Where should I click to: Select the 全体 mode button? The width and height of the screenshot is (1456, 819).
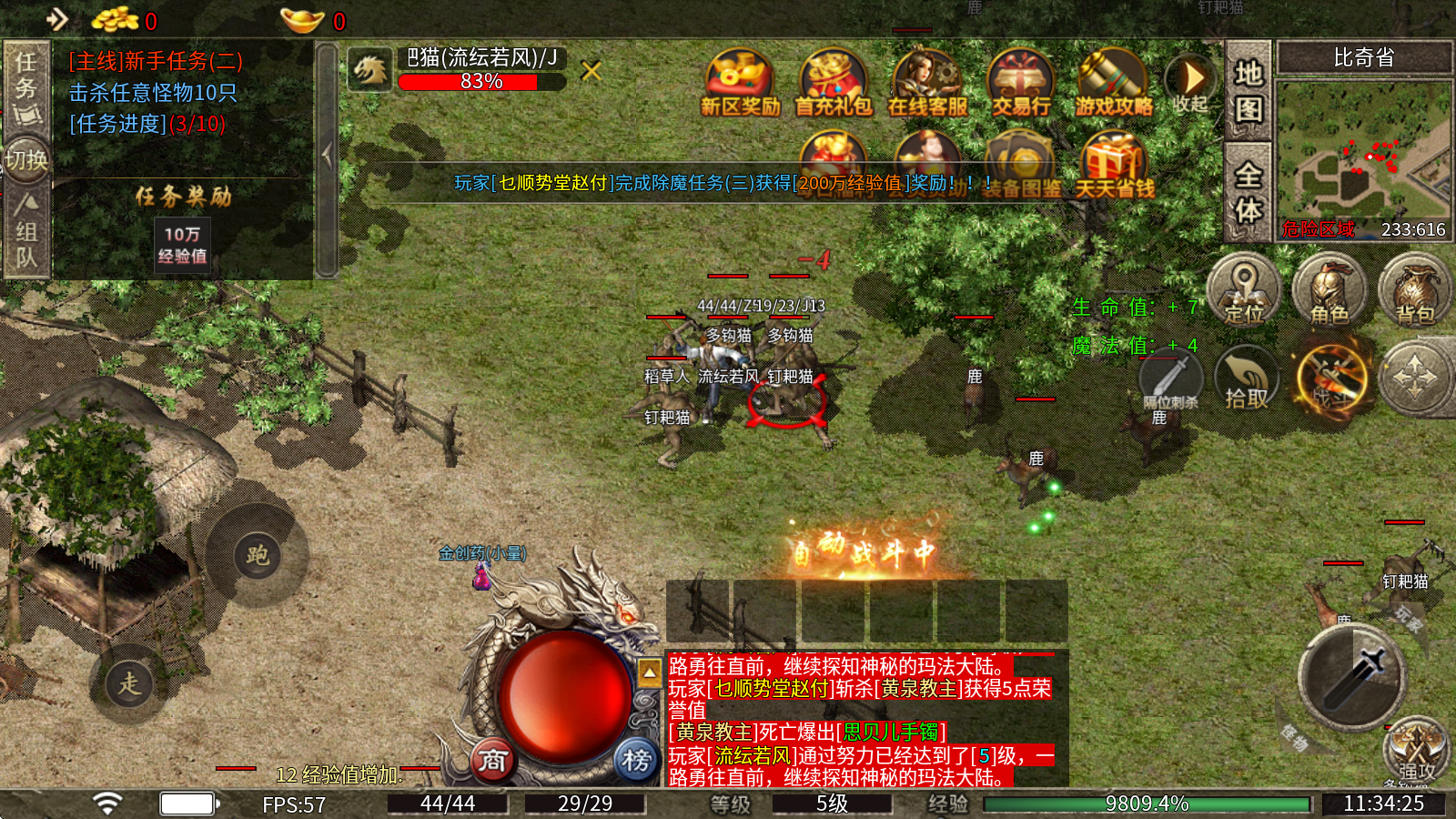pos(1249,191)
